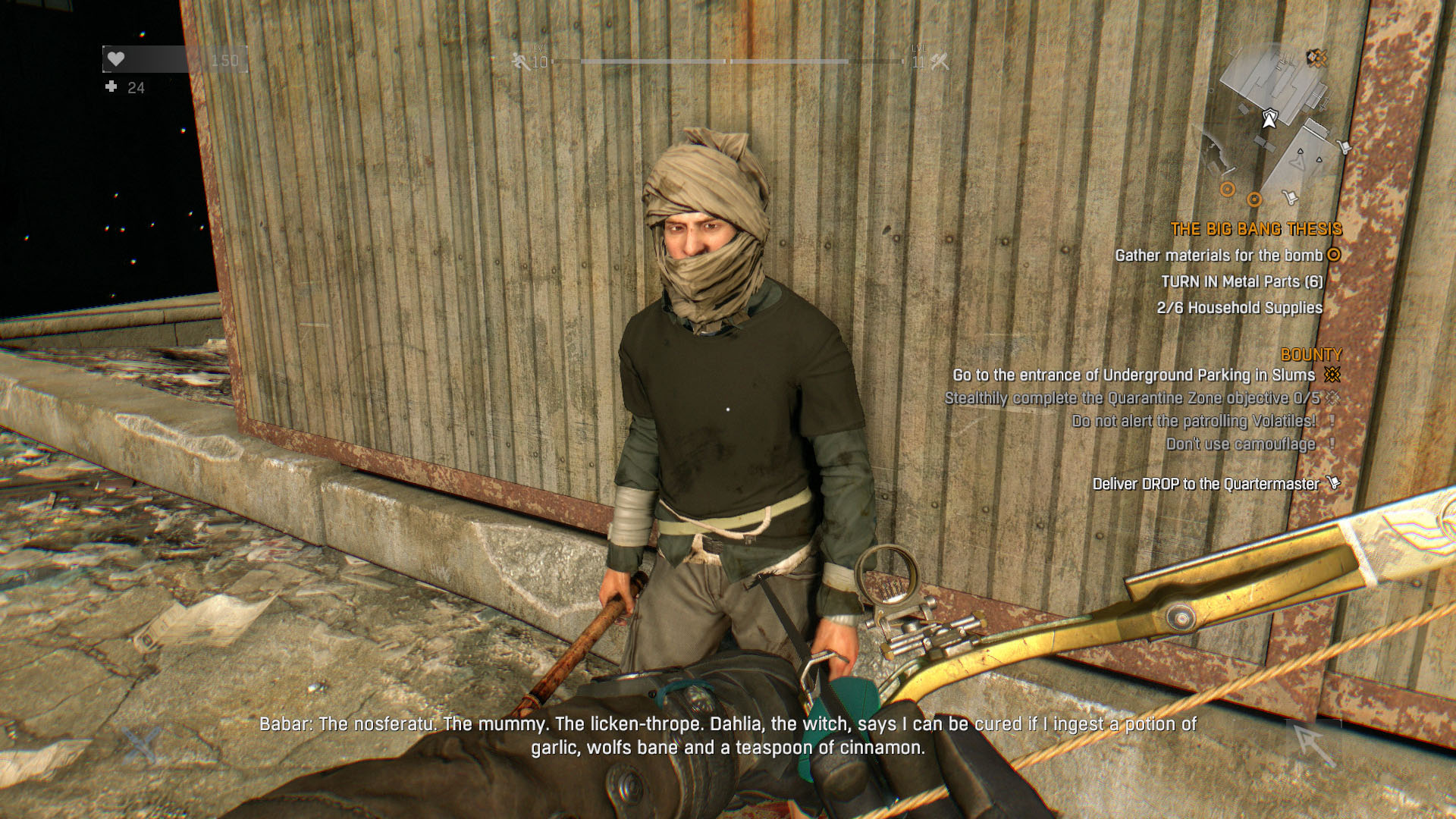The image size is (1456, 819).
Task: Select the TURN IN Metal Parts objective
Action: 1241,281
